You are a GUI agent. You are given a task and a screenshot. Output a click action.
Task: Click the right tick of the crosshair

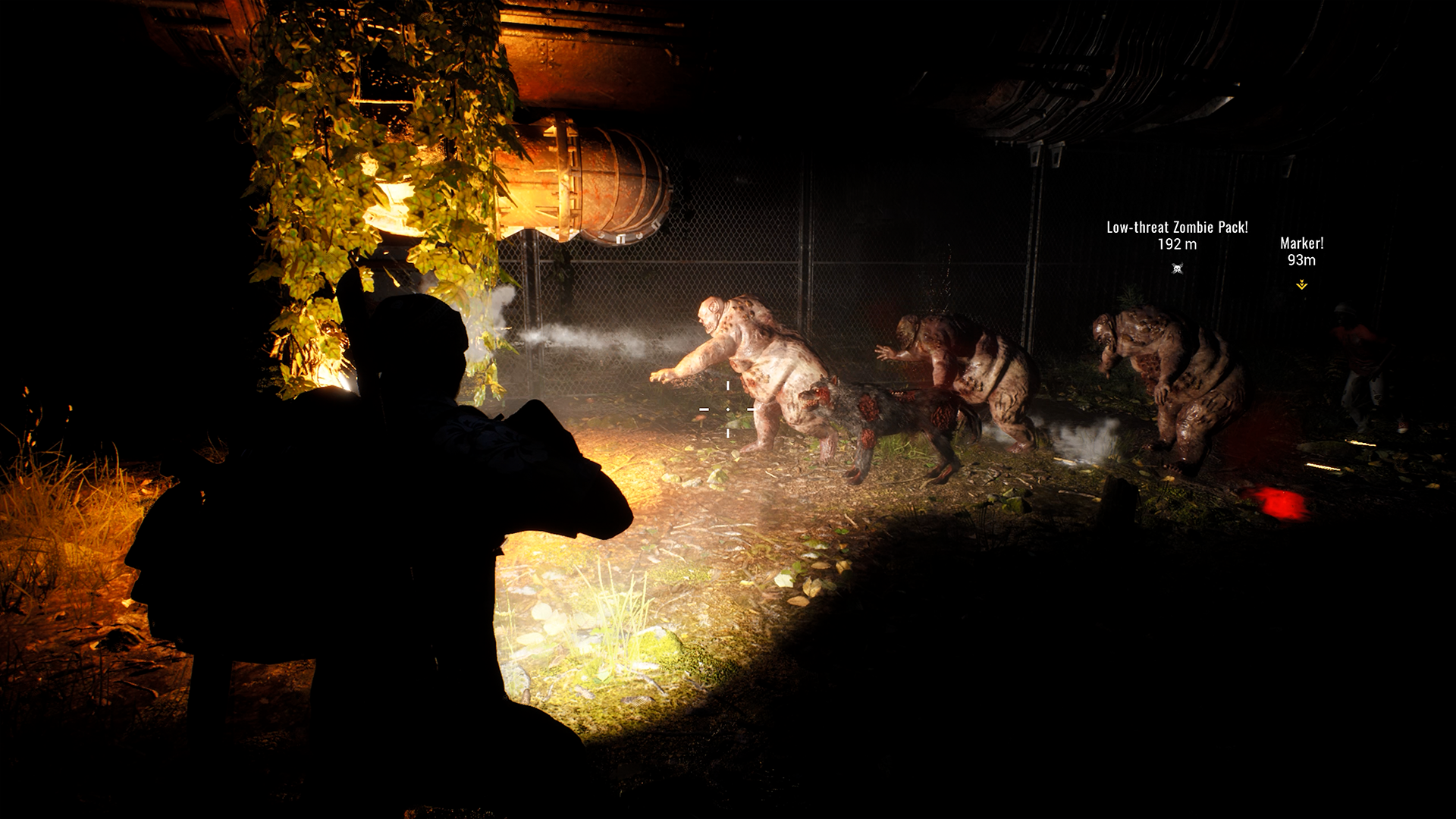point(751,409)
